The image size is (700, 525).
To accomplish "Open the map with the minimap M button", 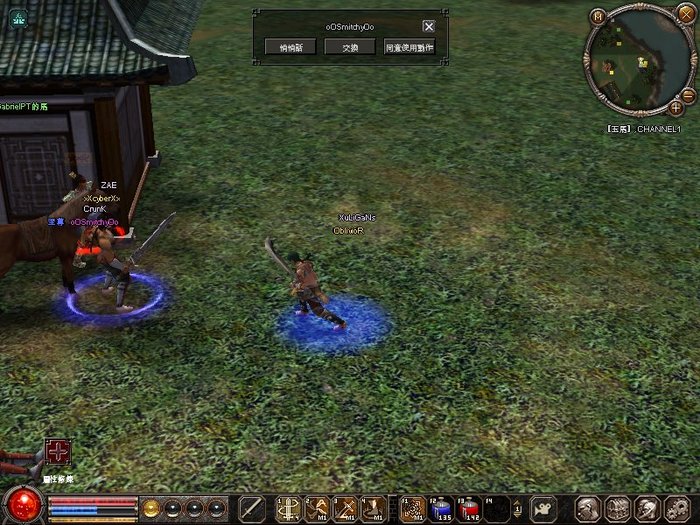I will click(598, 16).
